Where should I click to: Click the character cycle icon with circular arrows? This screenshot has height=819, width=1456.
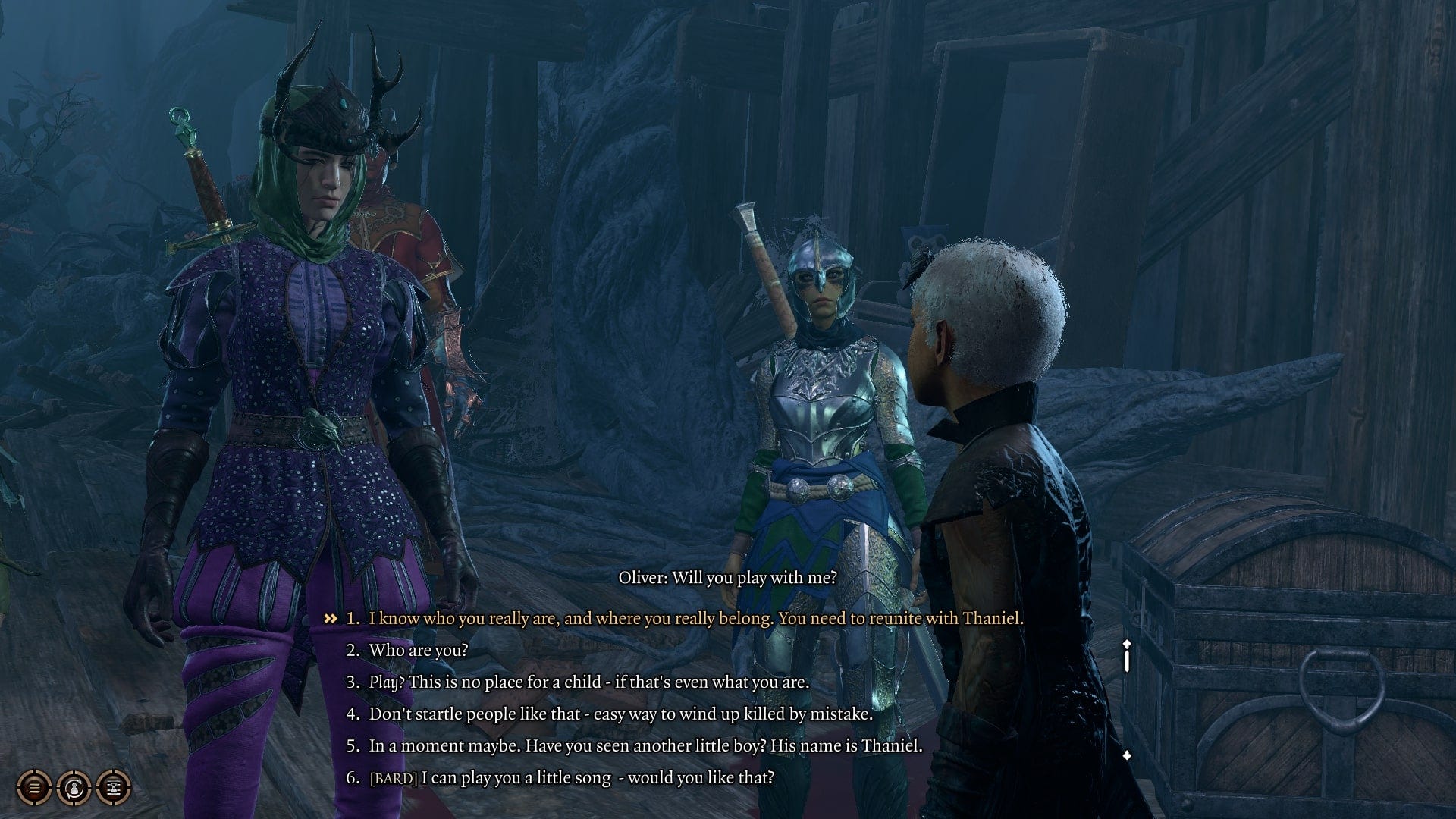click(x=73, y=787)
